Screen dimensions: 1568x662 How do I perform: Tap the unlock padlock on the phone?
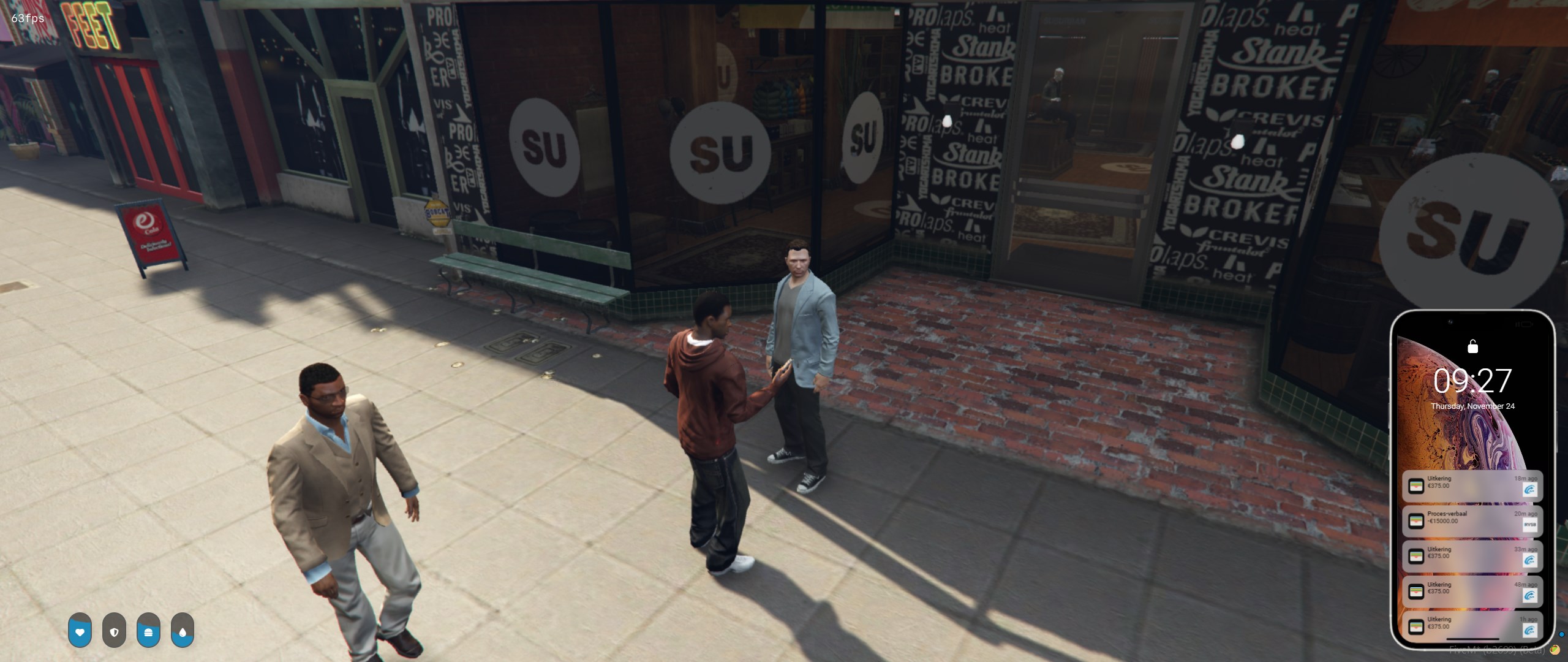(x=1472, y=347)
